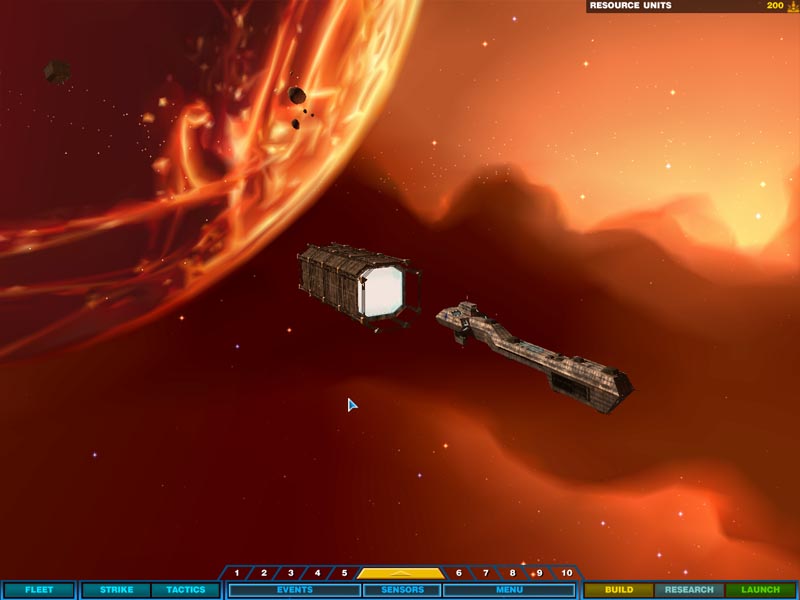Choose control group 3
The image size is (800, 600).
pos(291,573)
